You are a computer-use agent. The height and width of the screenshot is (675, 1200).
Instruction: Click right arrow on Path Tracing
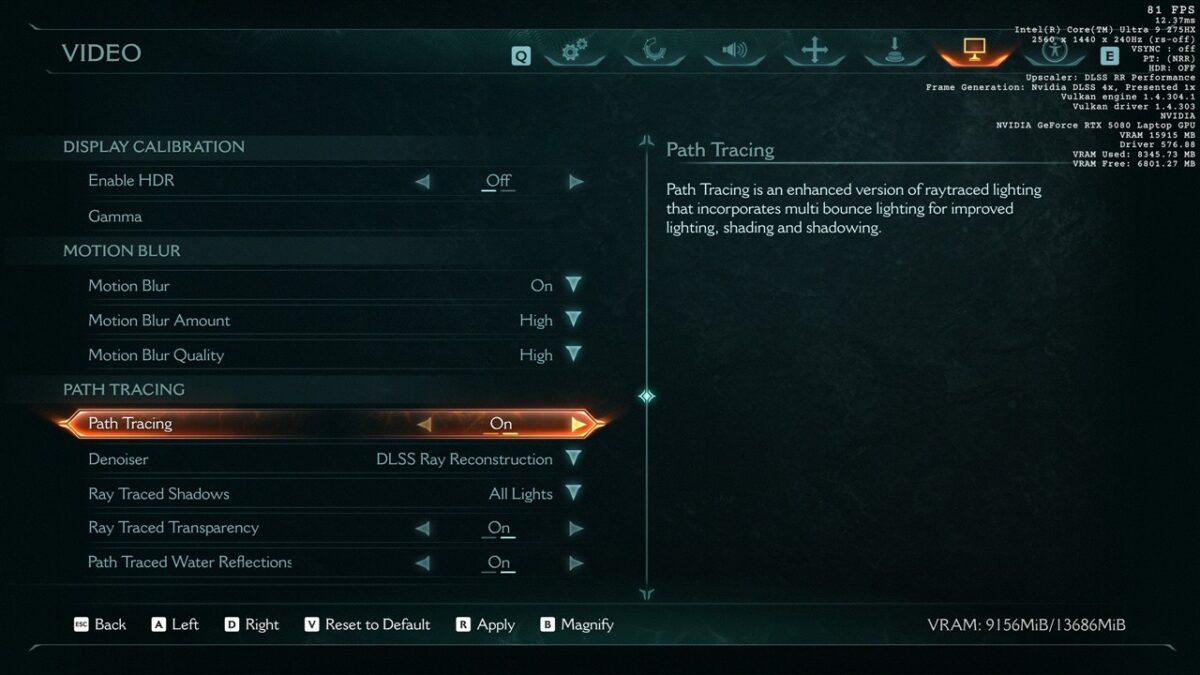(578, 424)
